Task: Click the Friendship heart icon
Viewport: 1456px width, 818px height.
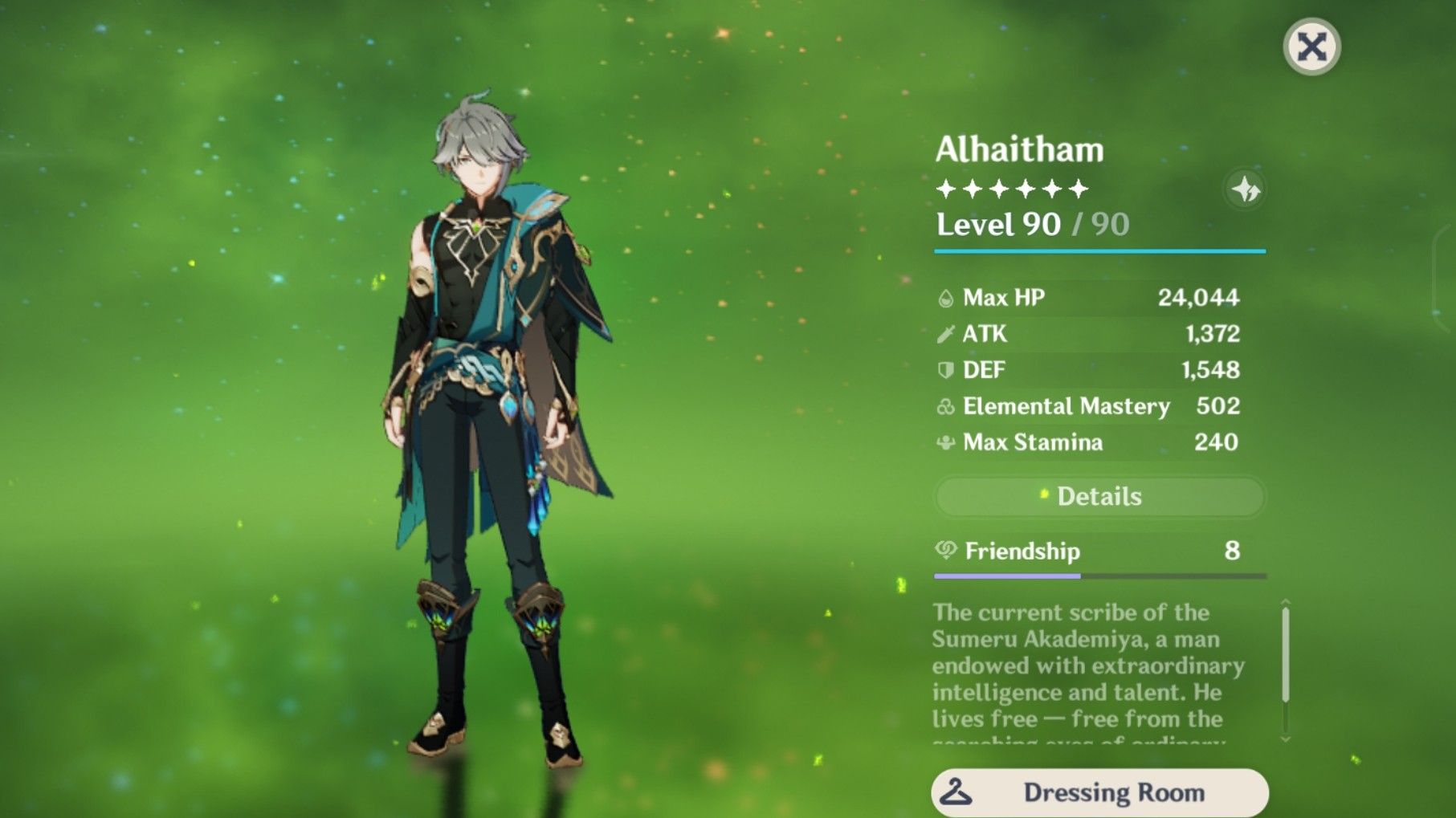Action: pyautogui.click(x=948, y=551)
